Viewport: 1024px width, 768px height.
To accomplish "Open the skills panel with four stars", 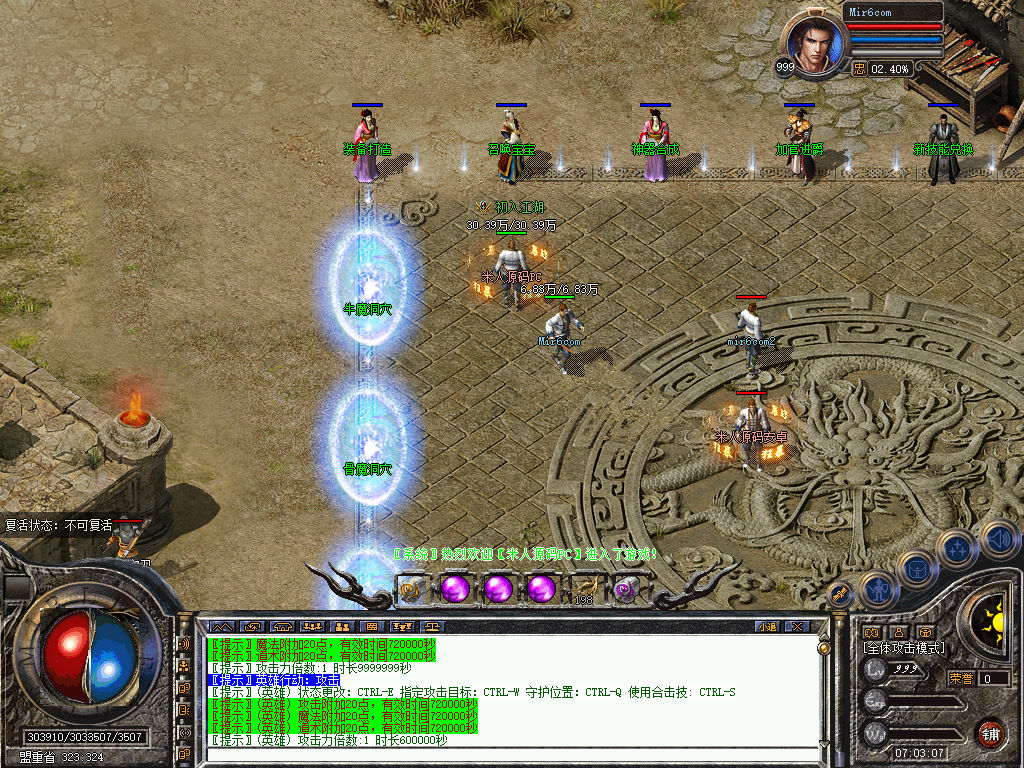I will coord(956,549).
